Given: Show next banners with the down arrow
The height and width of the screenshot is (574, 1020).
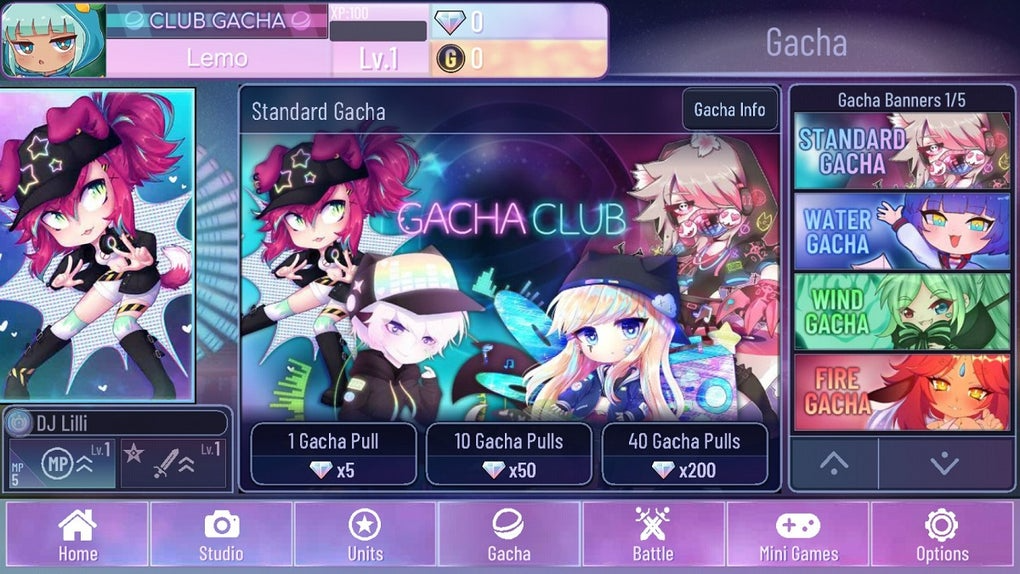Looking at the screenshot, I should click(944, 463).
